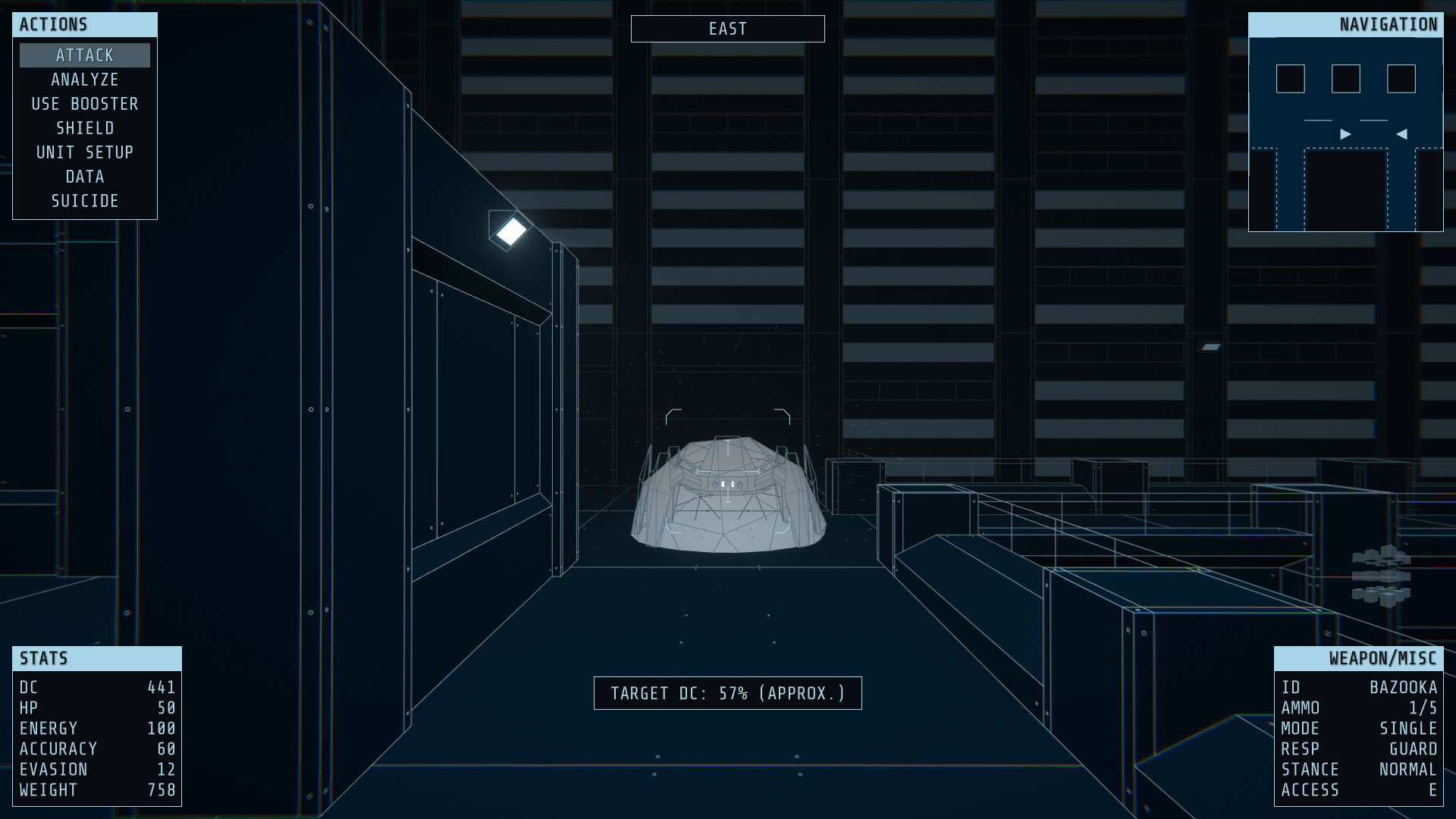
Task: Activate USE BOOSTER from Actions
Action: click(84, 103)
